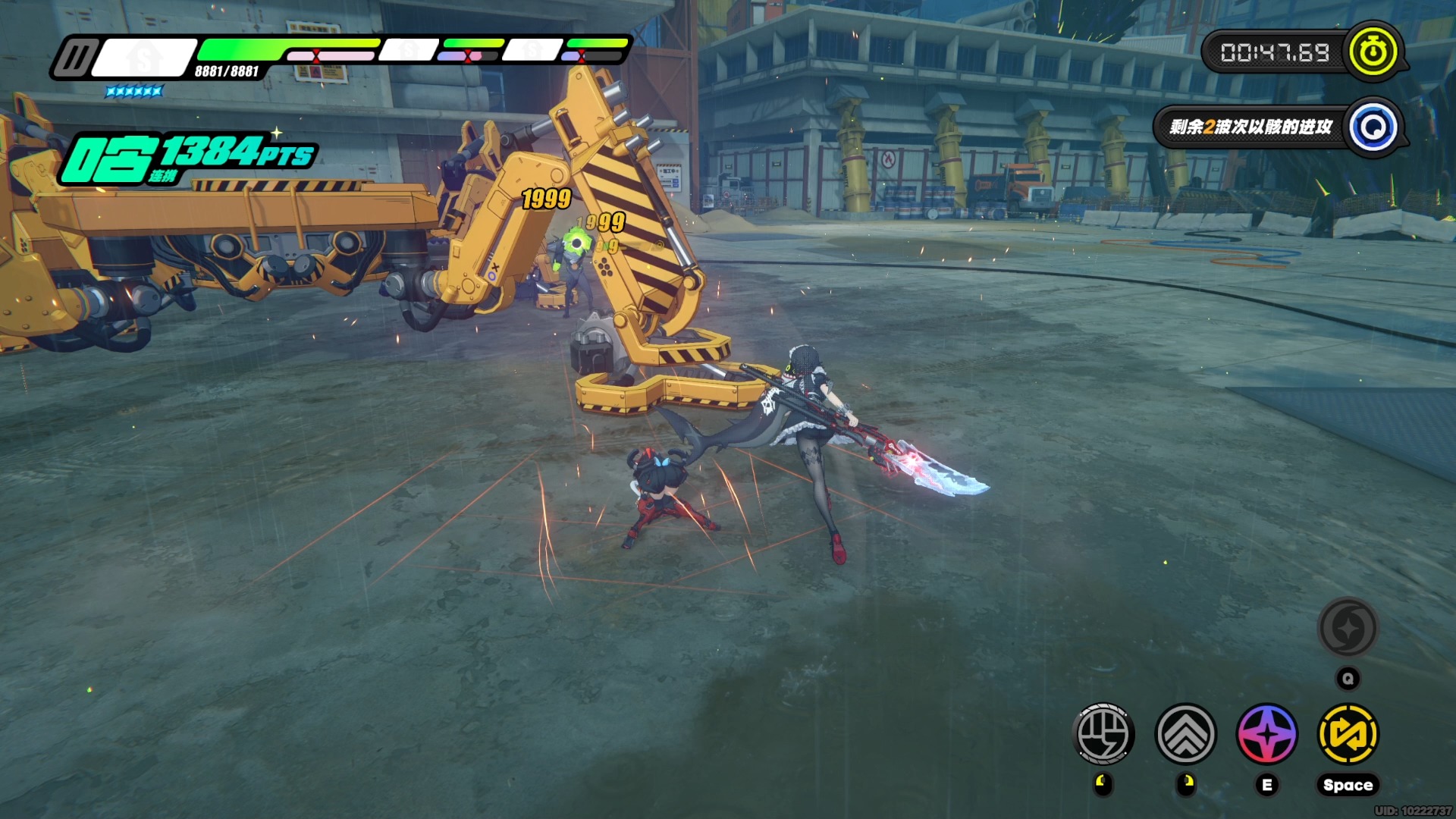The height and width of the screenshot is (819, 1456).
Task: Click the yellow stopwatch timer icon
Action: (x=1372, y=52)
